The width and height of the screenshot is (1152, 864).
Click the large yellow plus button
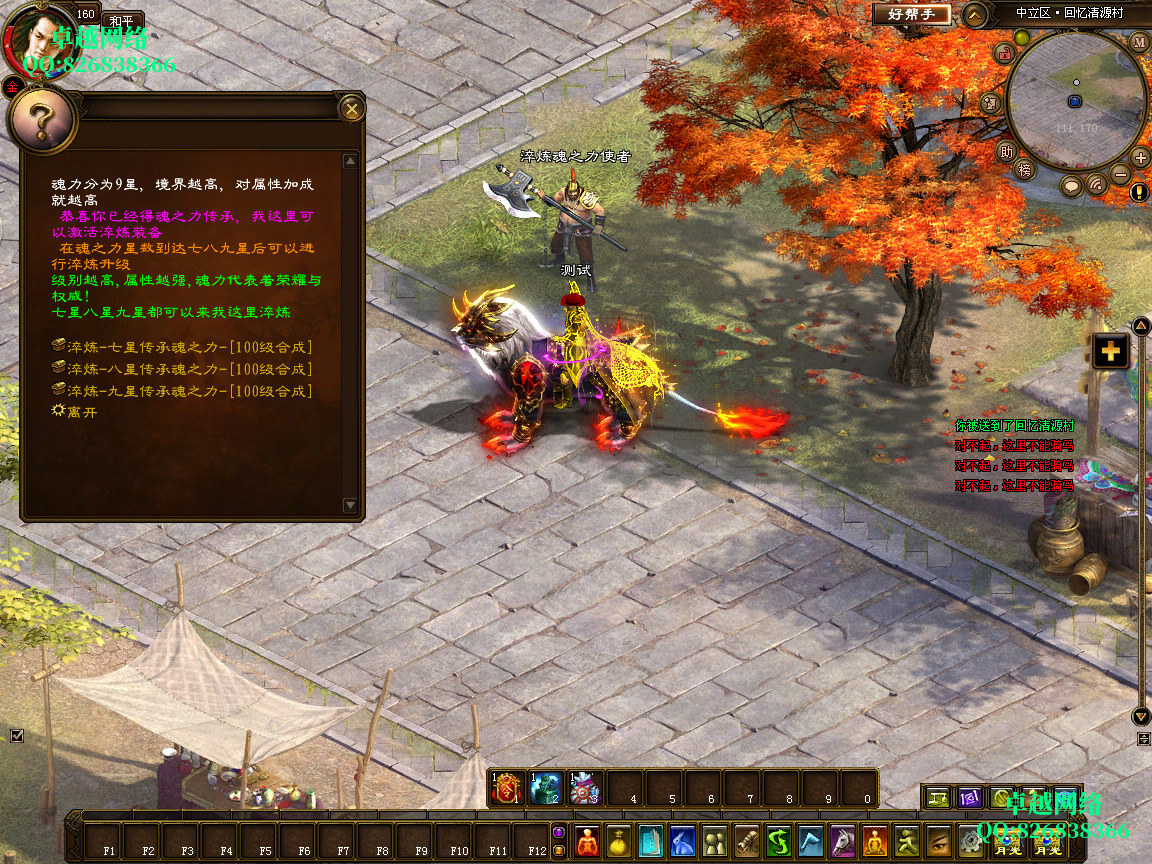click(1110, 351)
